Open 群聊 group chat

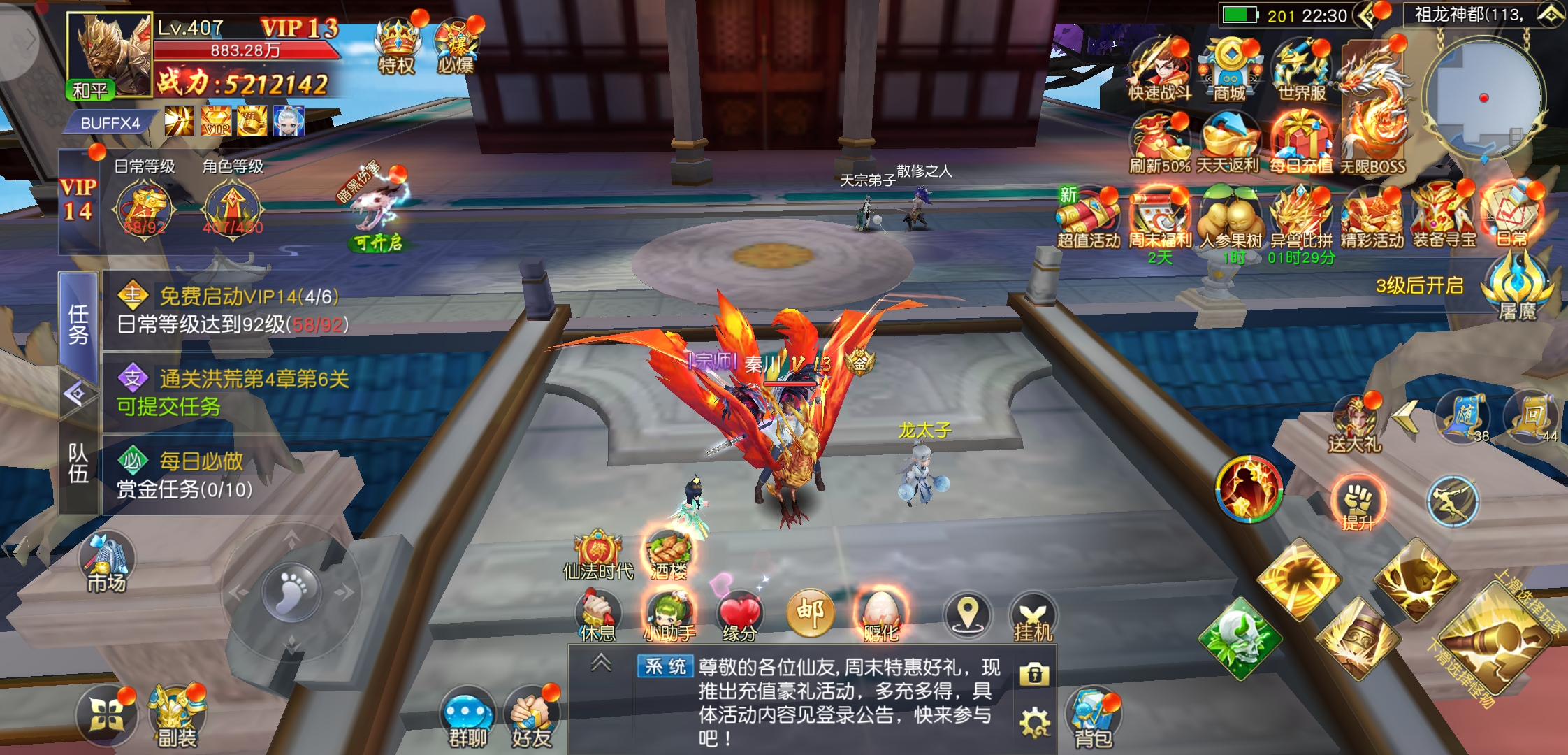[467, 718]
